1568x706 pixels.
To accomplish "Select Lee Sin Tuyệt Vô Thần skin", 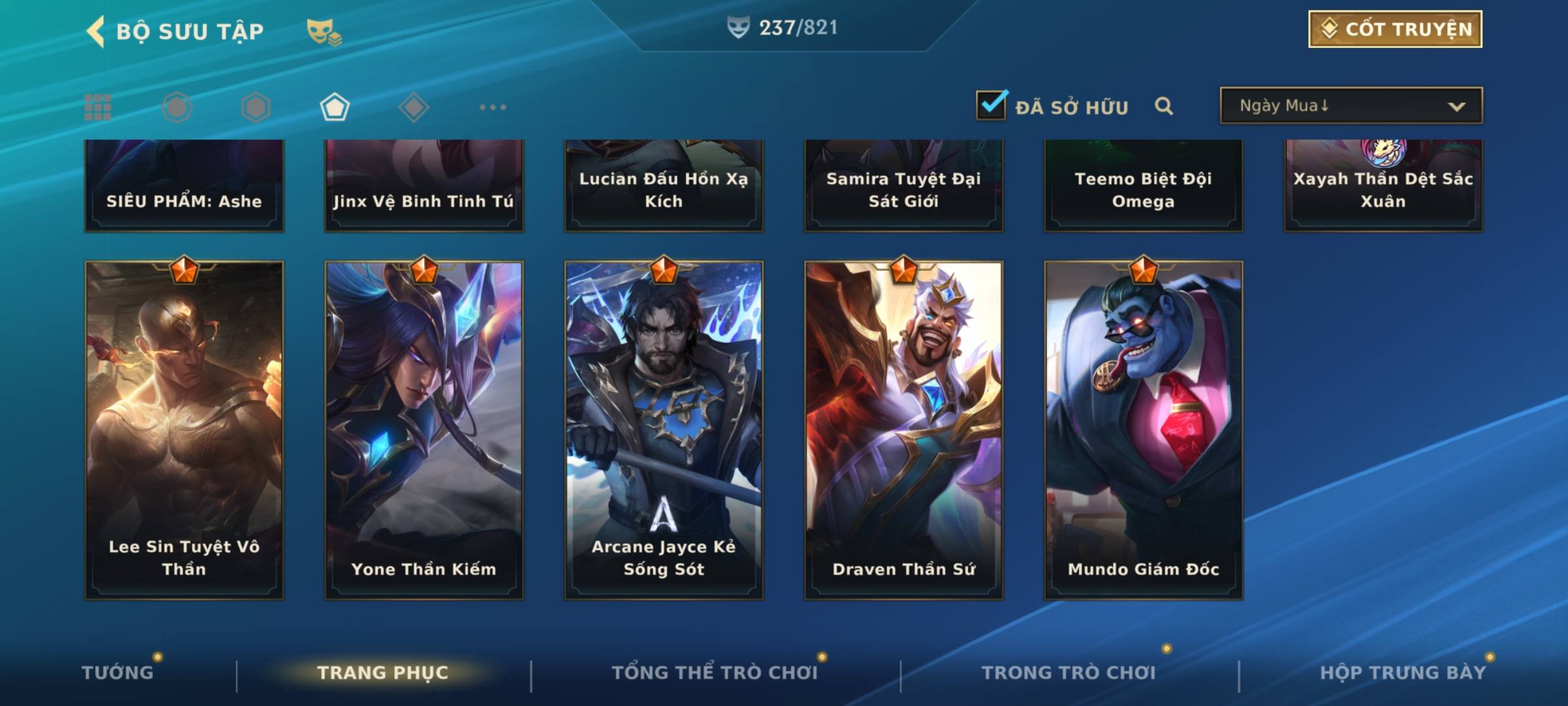I will point(184,429).
